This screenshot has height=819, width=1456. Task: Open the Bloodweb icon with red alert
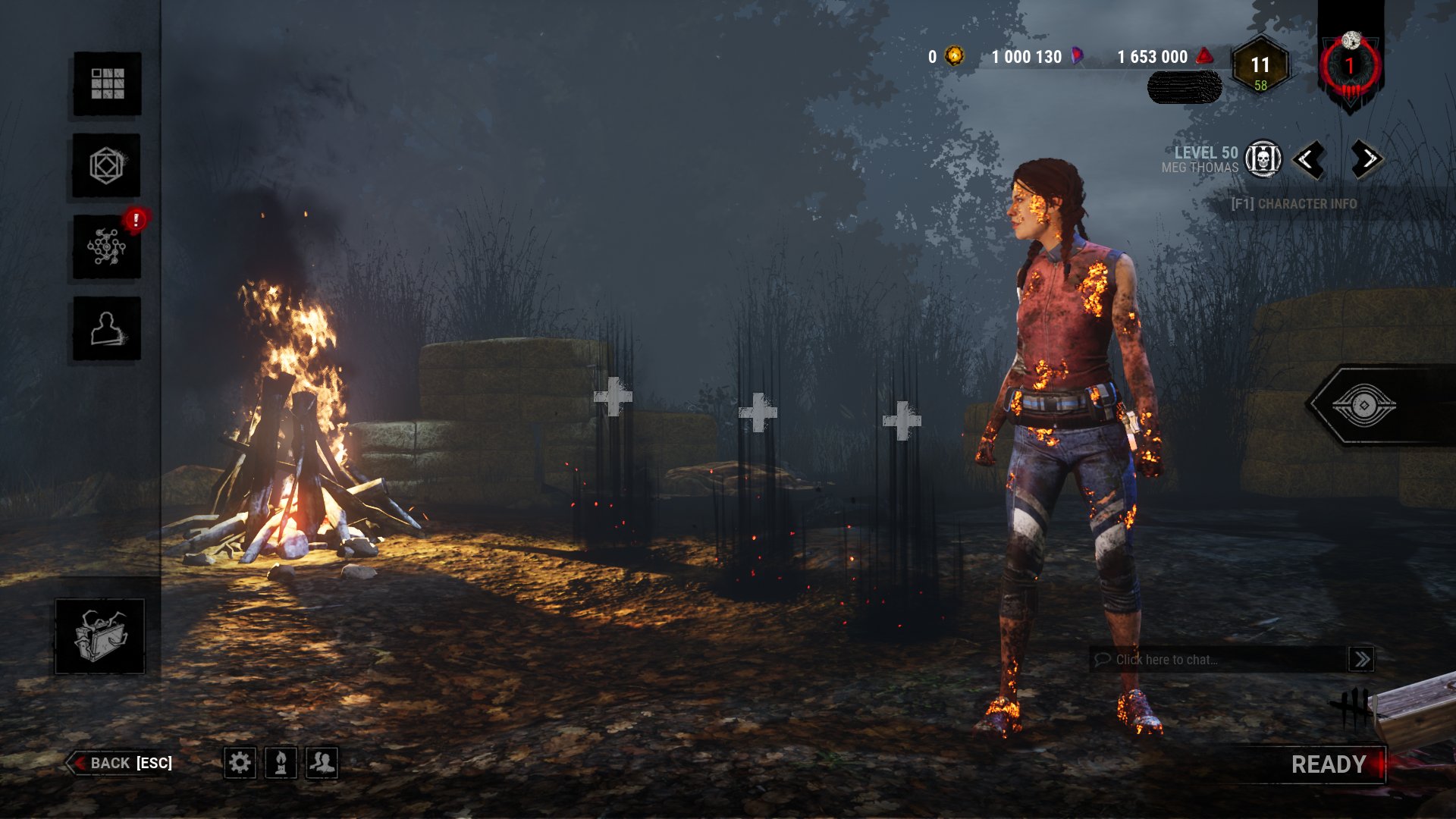tap(106, 249)
